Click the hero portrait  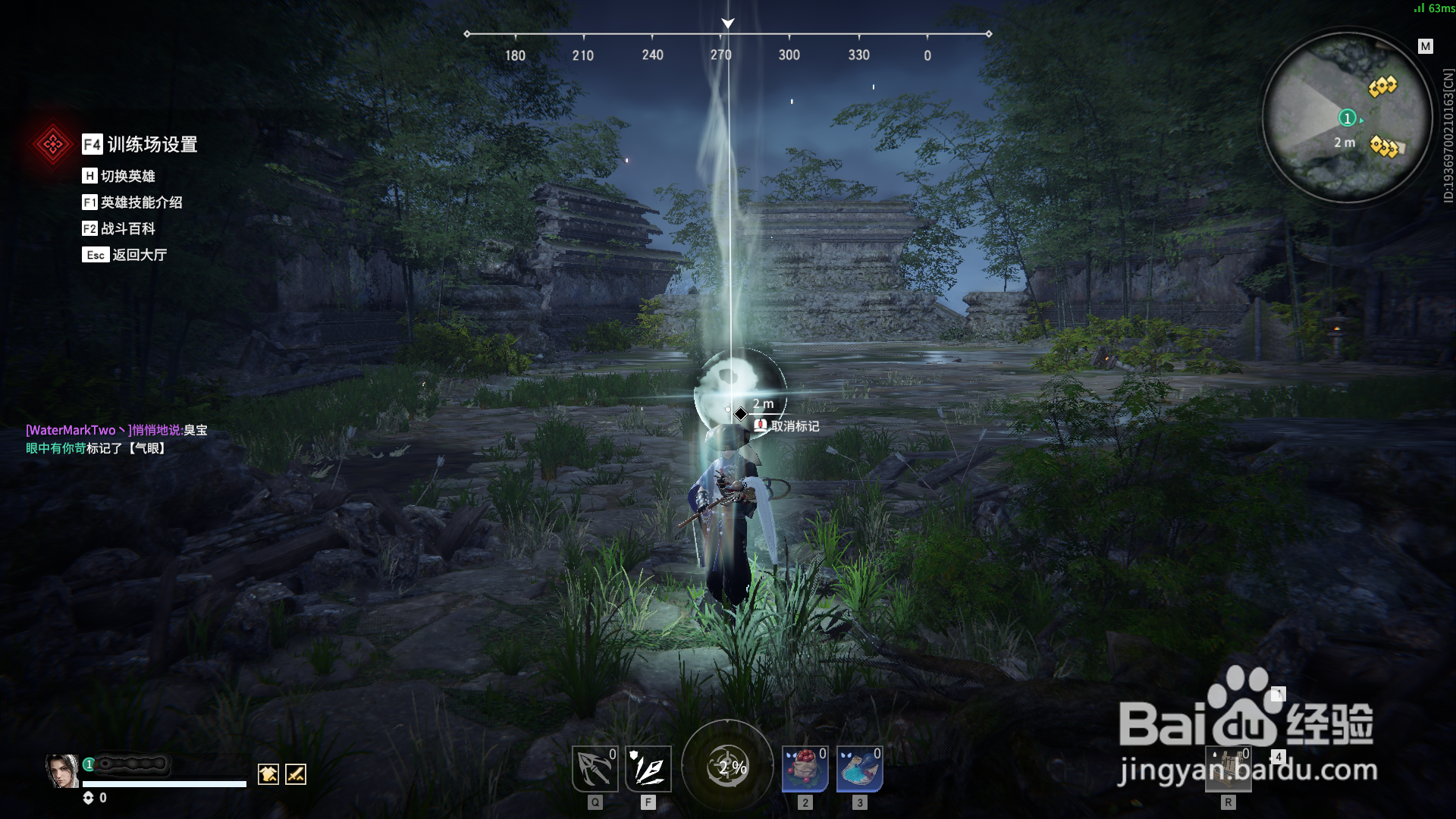click(61, 771)
